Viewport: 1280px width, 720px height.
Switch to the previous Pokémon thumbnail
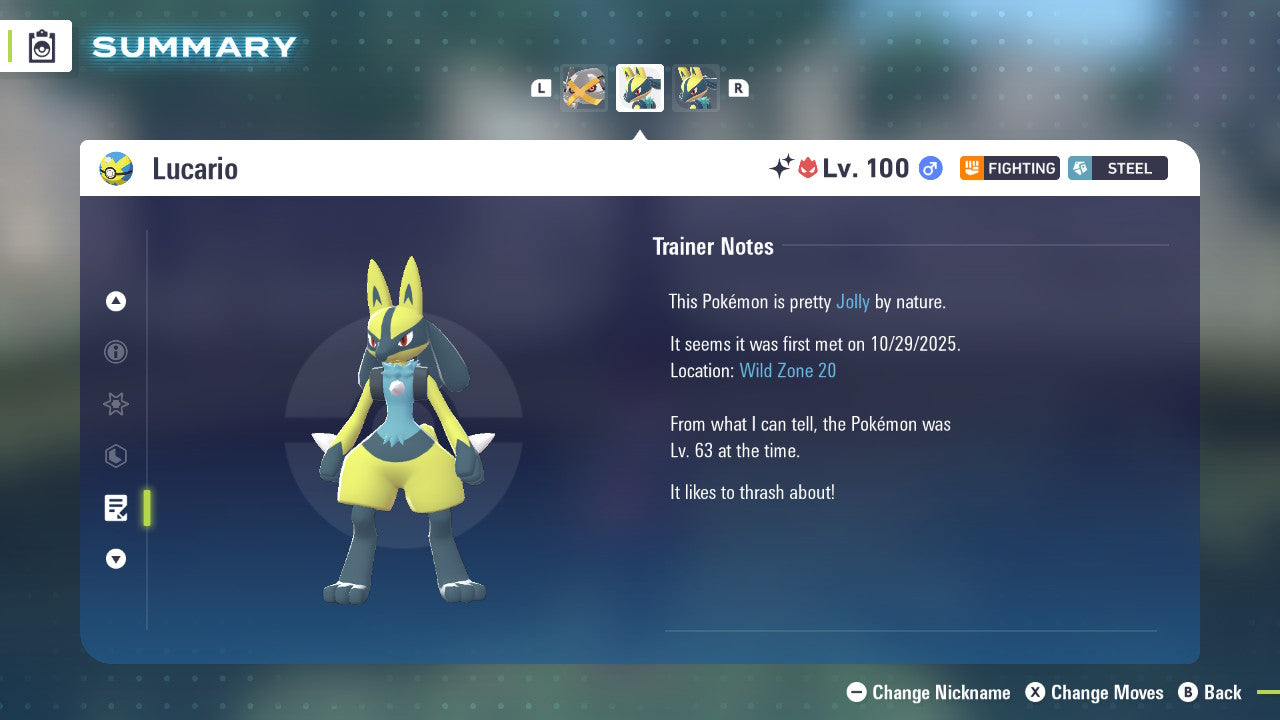click(583, 87)
